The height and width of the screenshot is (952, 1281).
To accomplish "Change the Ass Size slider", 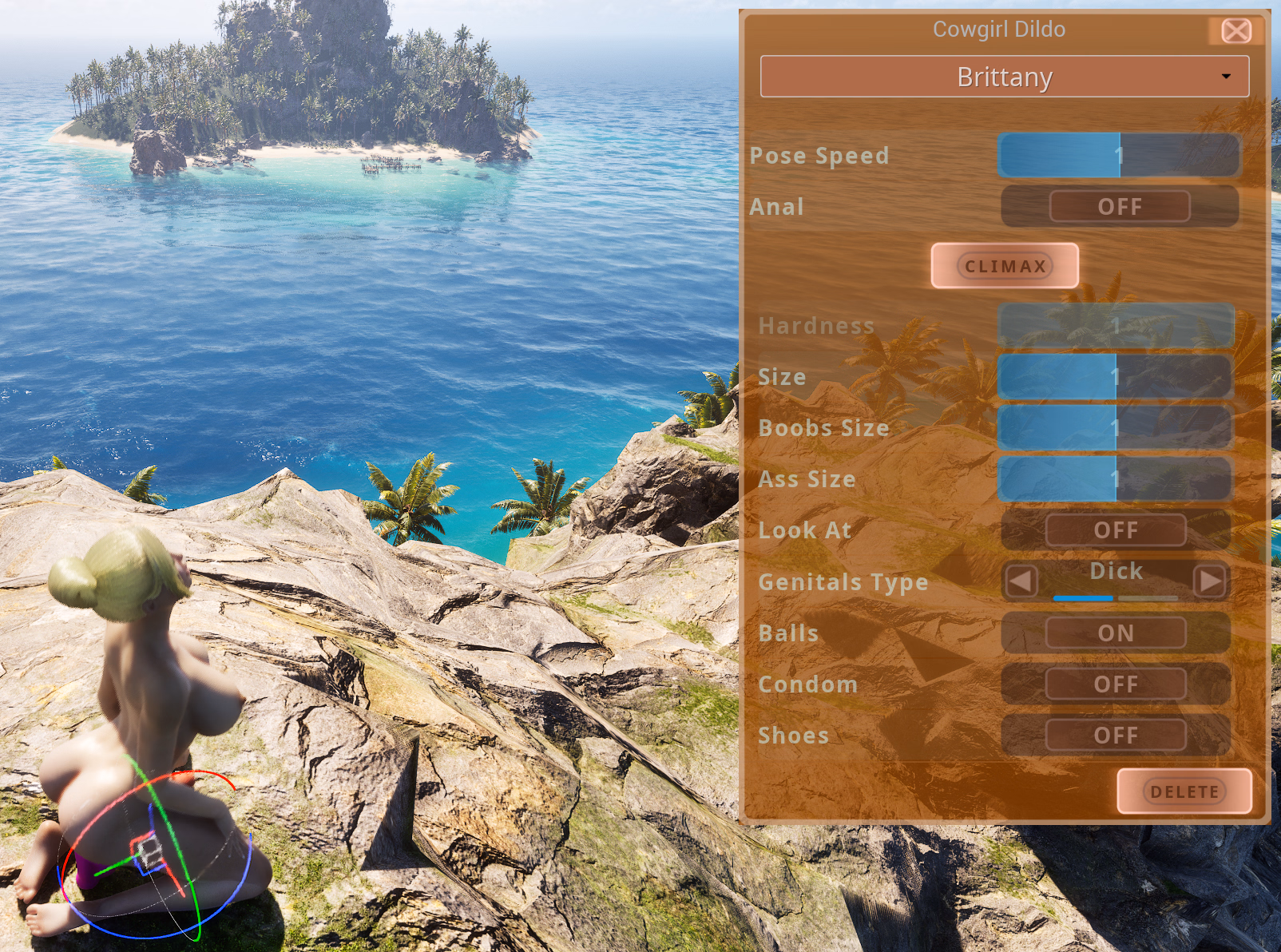I will [1115, 478].
